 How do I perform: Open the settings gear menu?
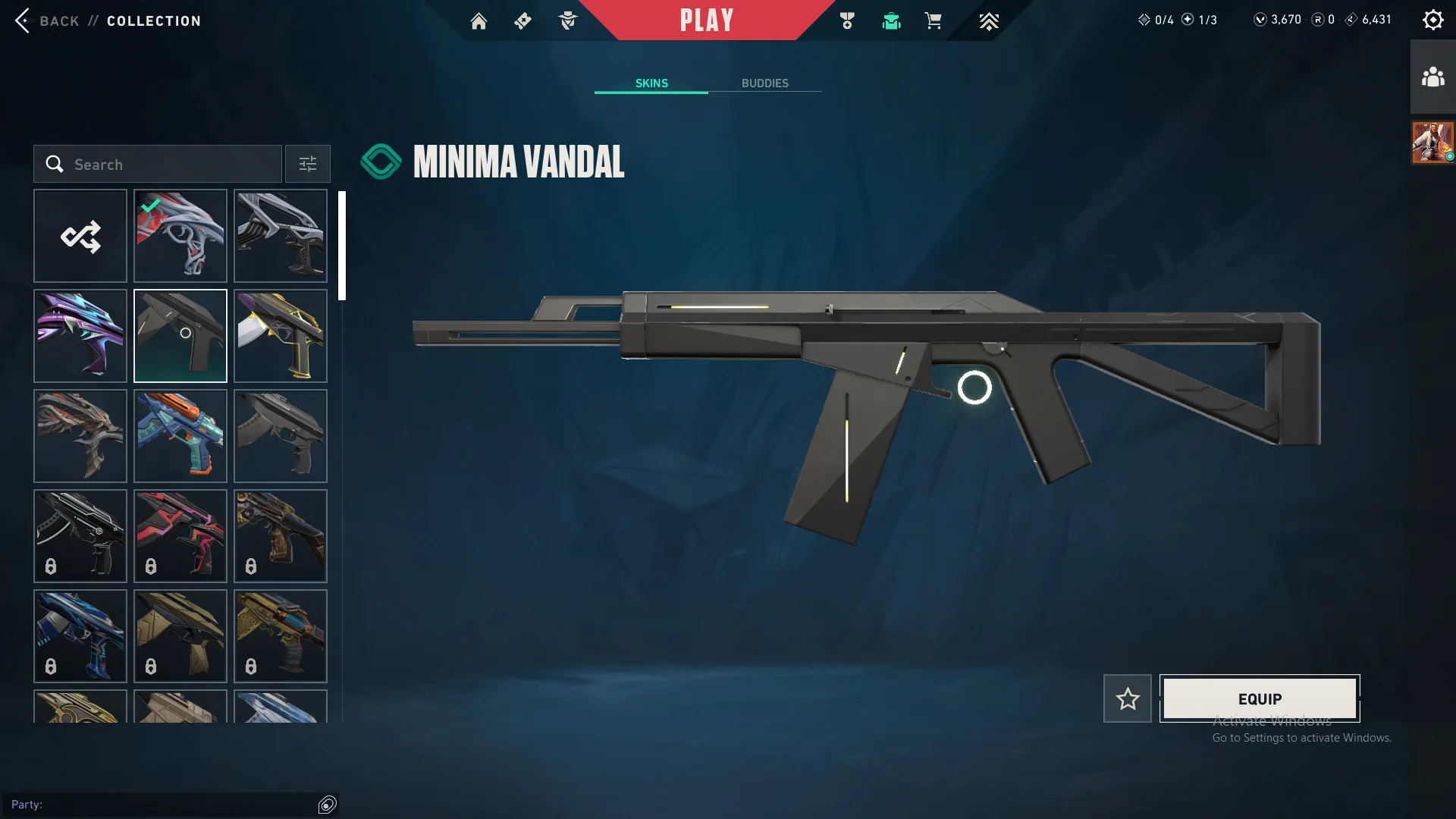[1432, 19]
